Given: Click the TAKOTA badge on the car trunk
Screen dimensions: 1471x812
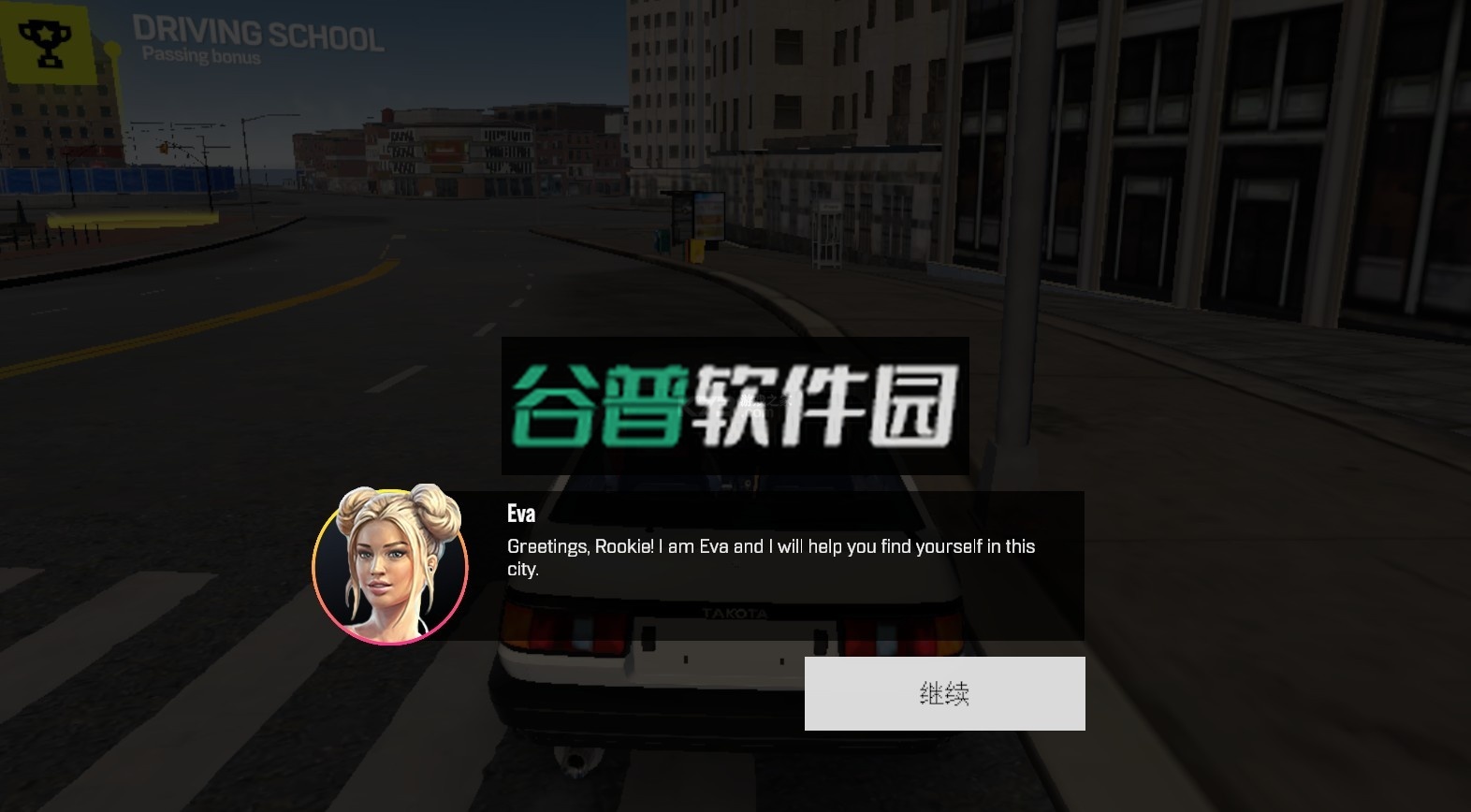Looking at the screenshot, I should (x=736, y=612).
